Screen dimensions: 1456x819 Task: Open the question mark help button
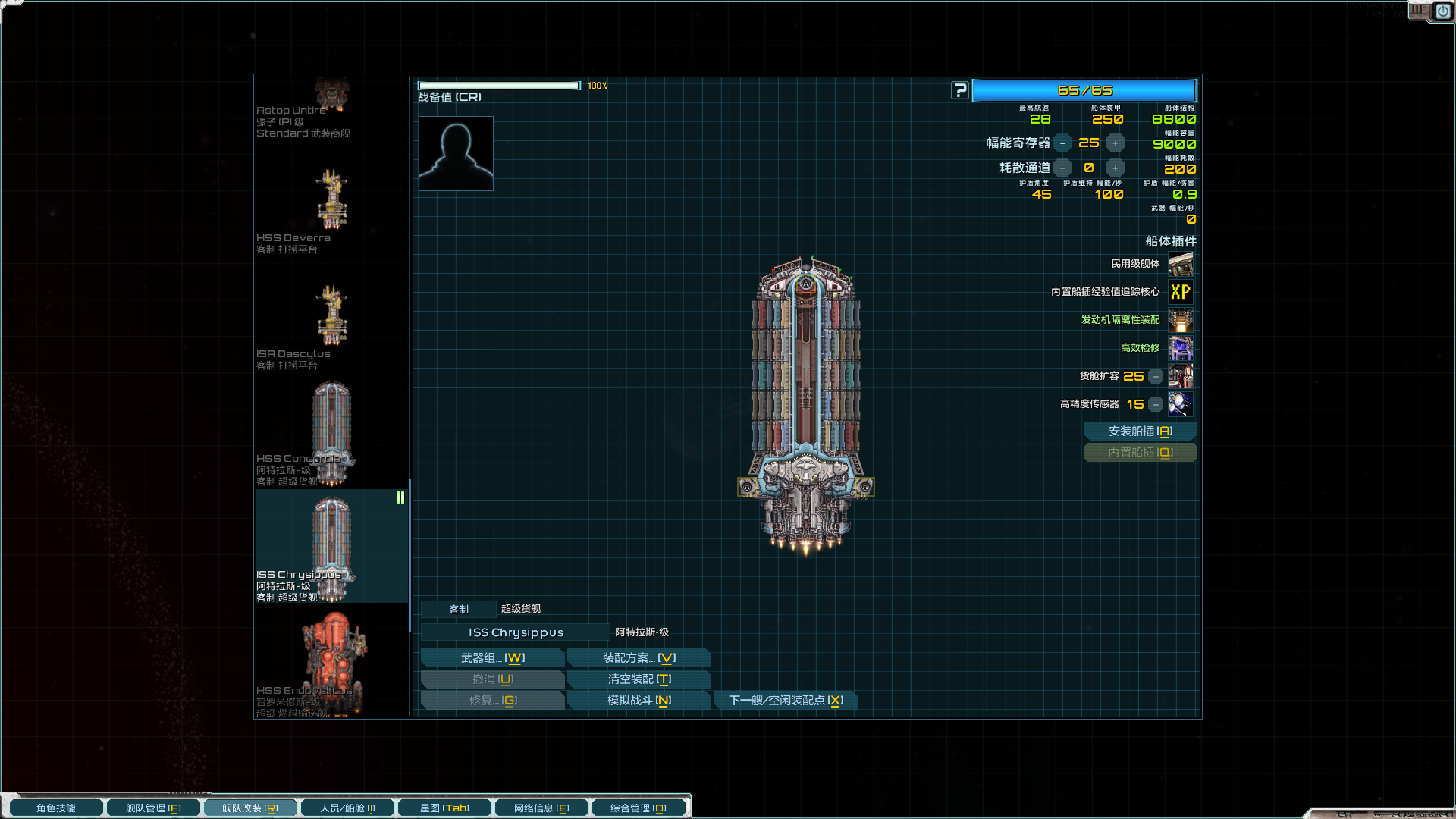pos(960,91)
